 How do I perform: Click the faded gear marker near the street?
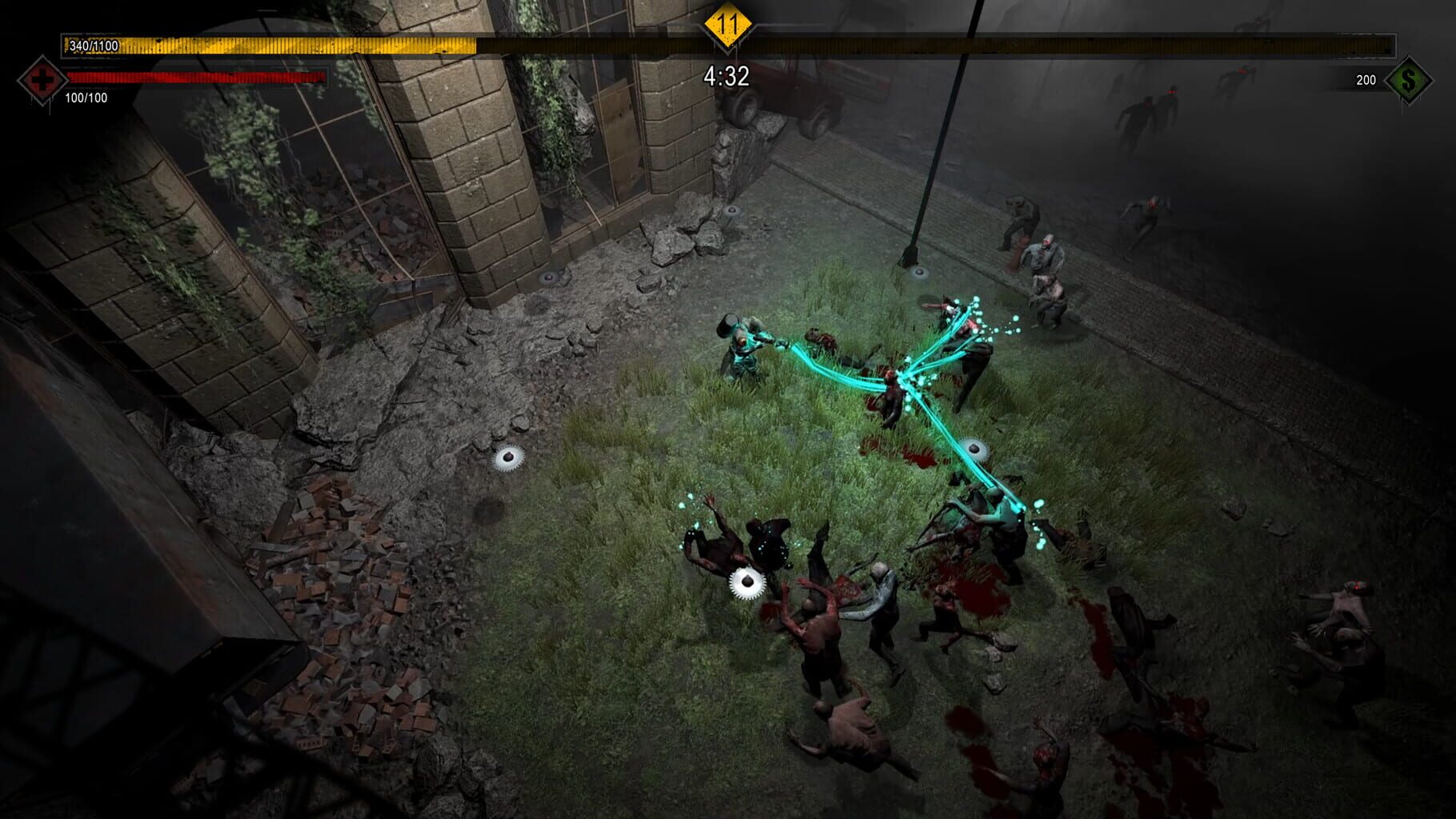732,210
